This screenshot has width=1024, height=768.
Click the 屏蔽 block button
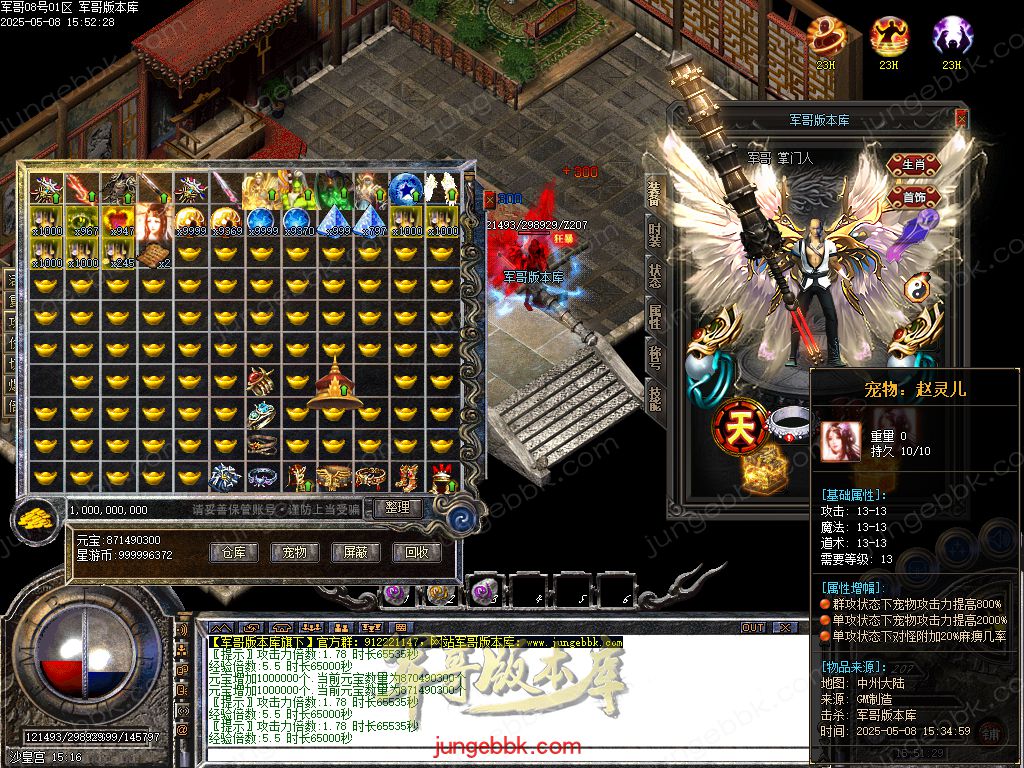coord(355,552)
